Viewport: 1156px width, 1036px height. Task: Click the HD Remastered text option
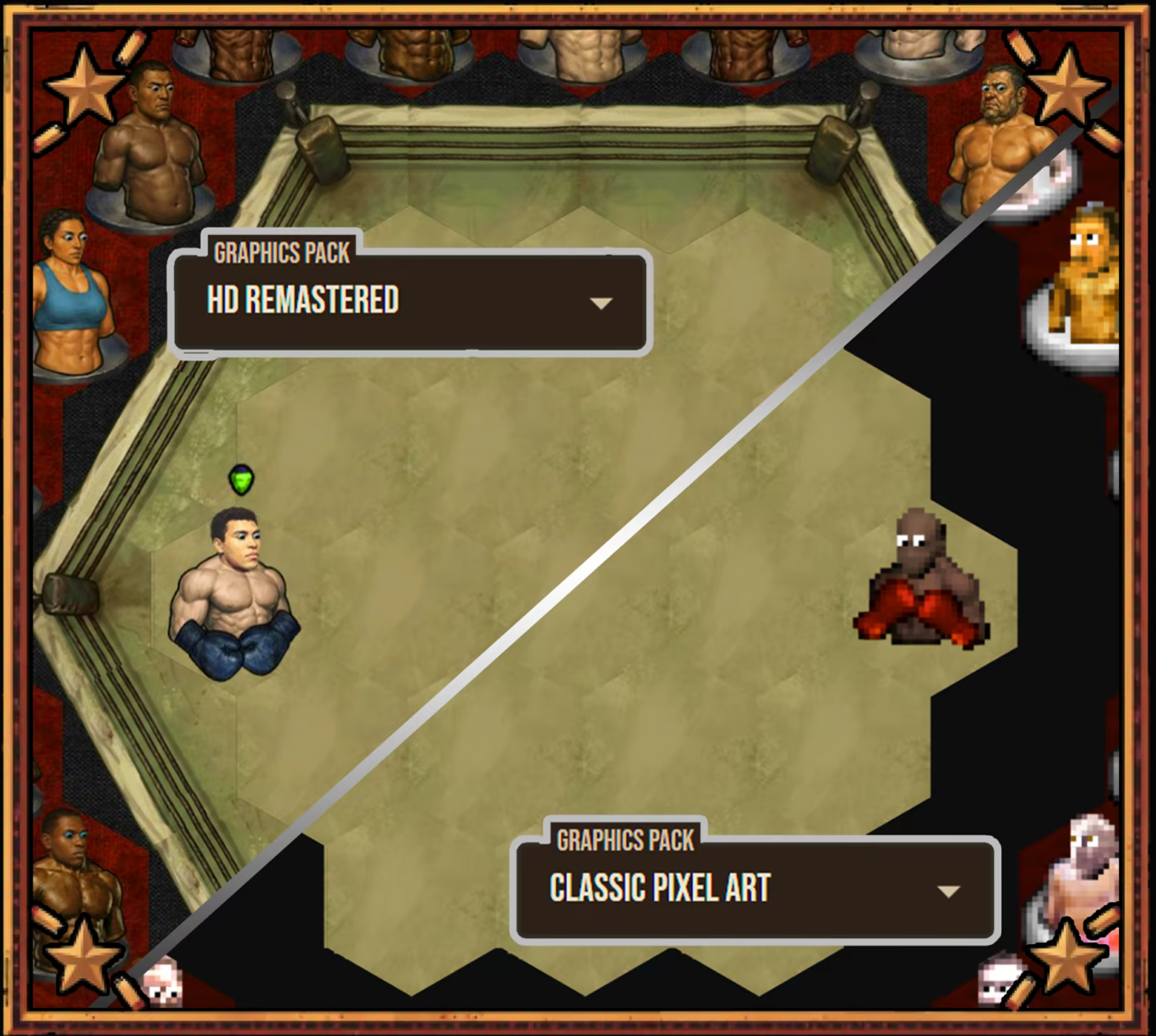pyautogui.click(x=302, y=300)
